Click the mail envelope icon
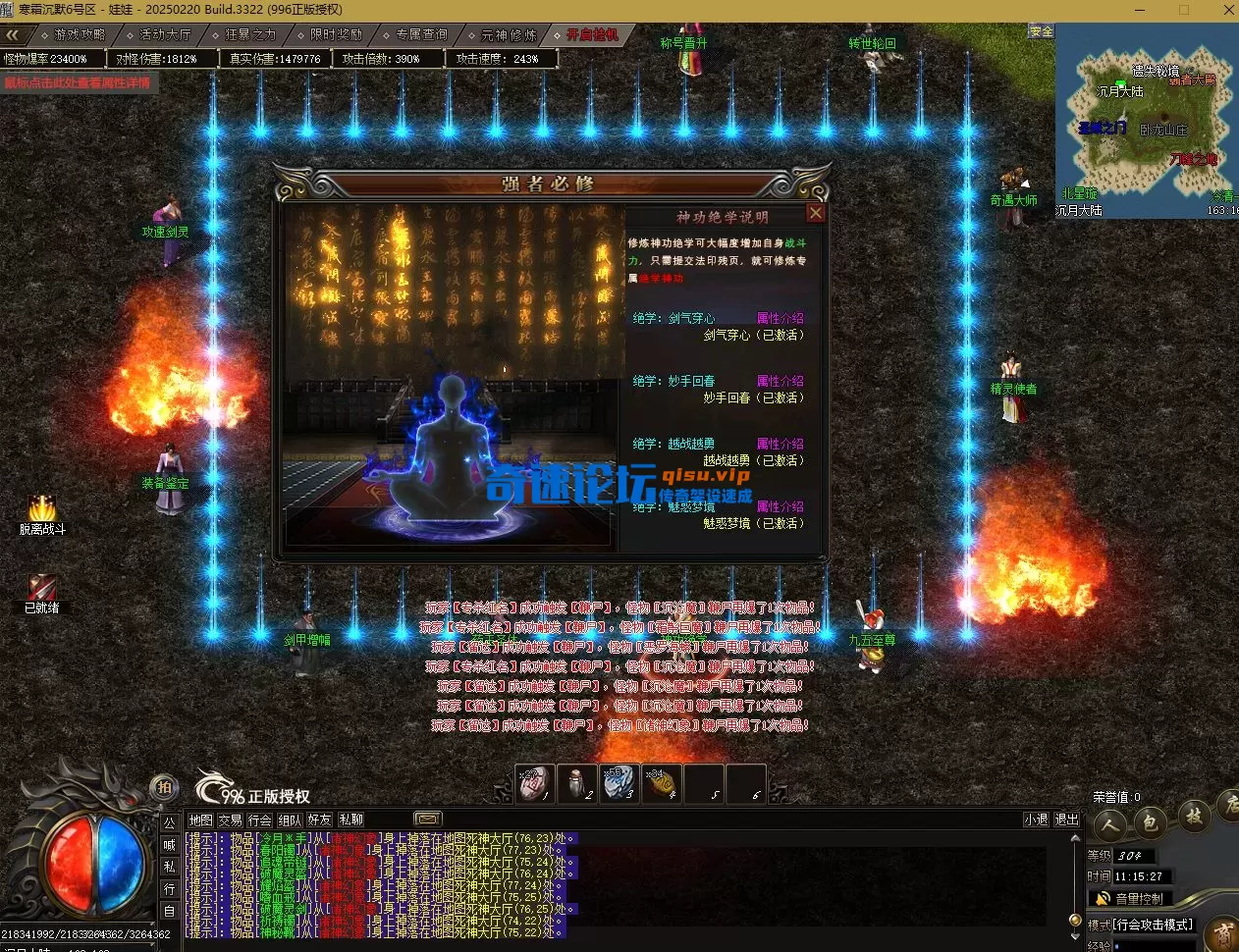Viewport: 1239px width, 952px height. [x=428, y=819]
